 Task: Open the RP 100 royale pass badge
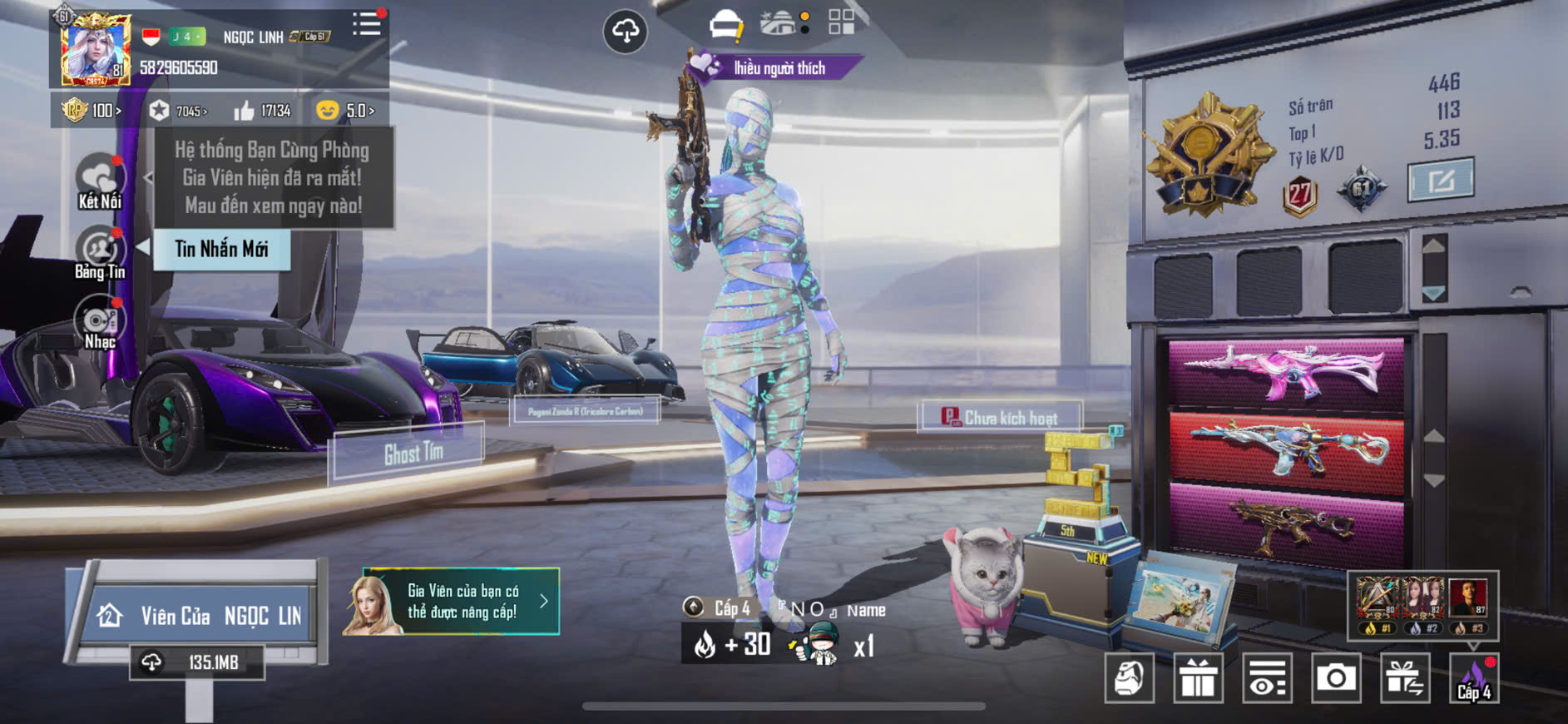tap(92, 111)
